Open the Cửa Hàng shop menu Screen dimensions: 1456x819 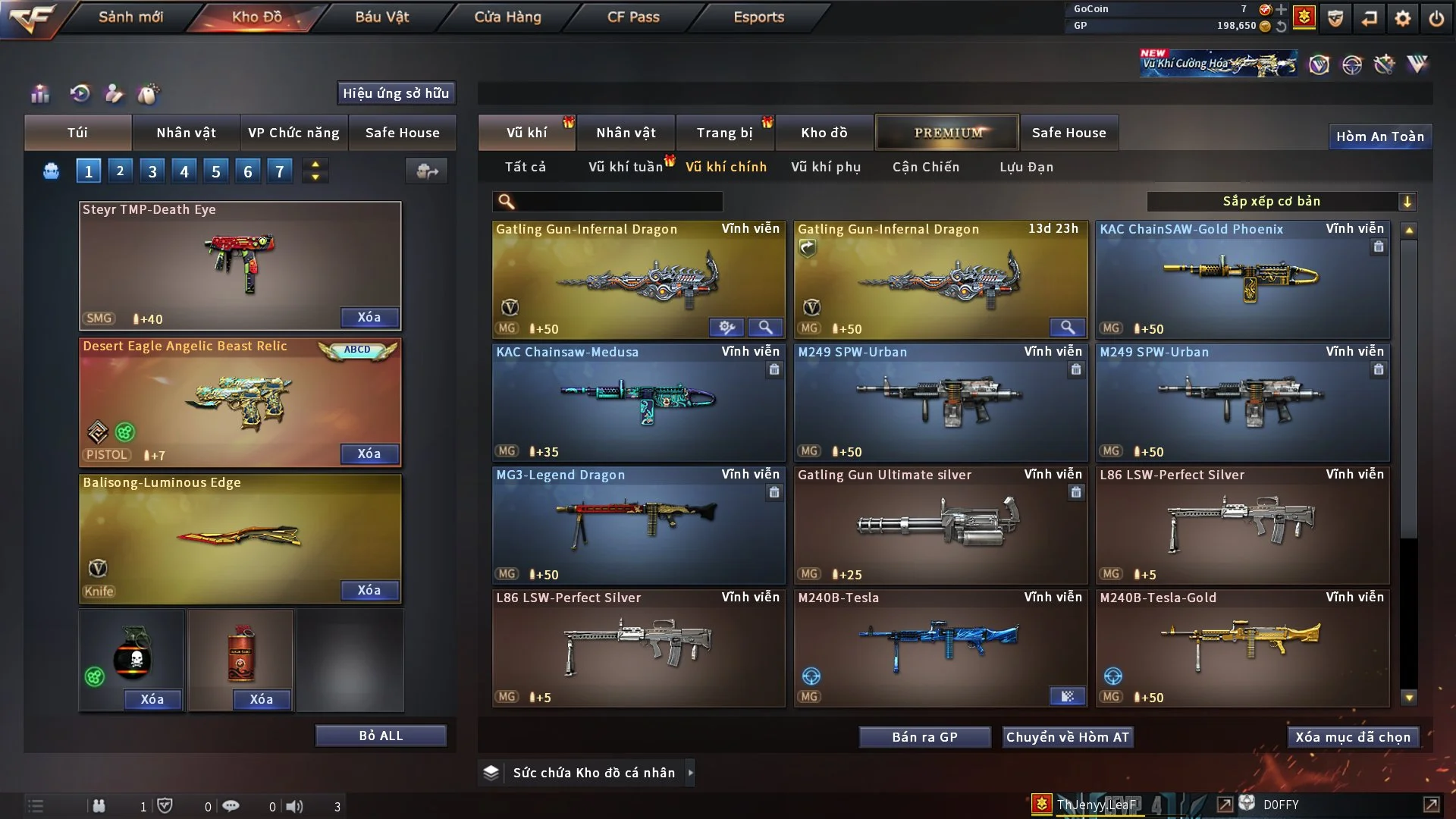point(507,17)
